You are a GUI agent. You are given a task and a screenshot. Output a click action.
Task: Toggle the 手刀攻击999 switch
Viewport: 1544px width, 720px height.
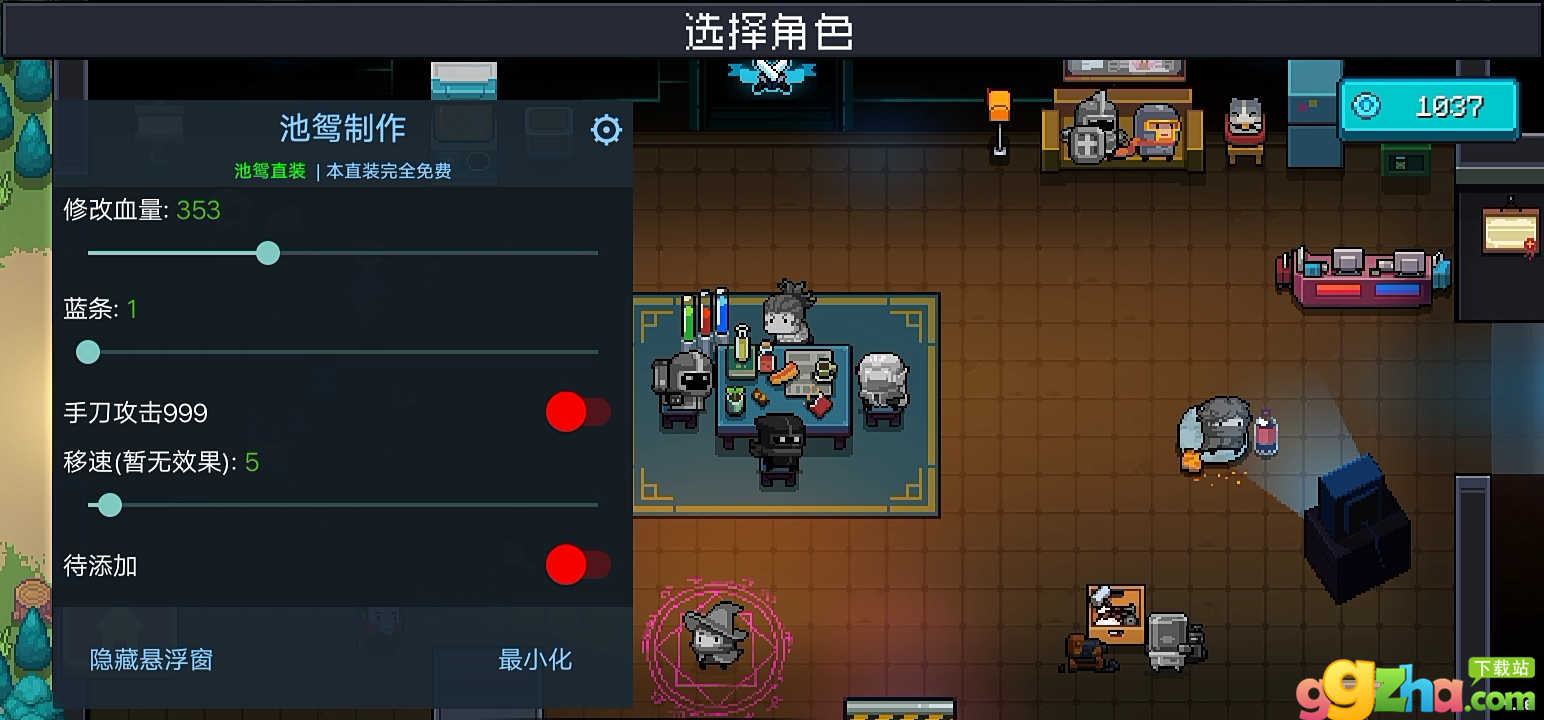click(x=577, y=412)
